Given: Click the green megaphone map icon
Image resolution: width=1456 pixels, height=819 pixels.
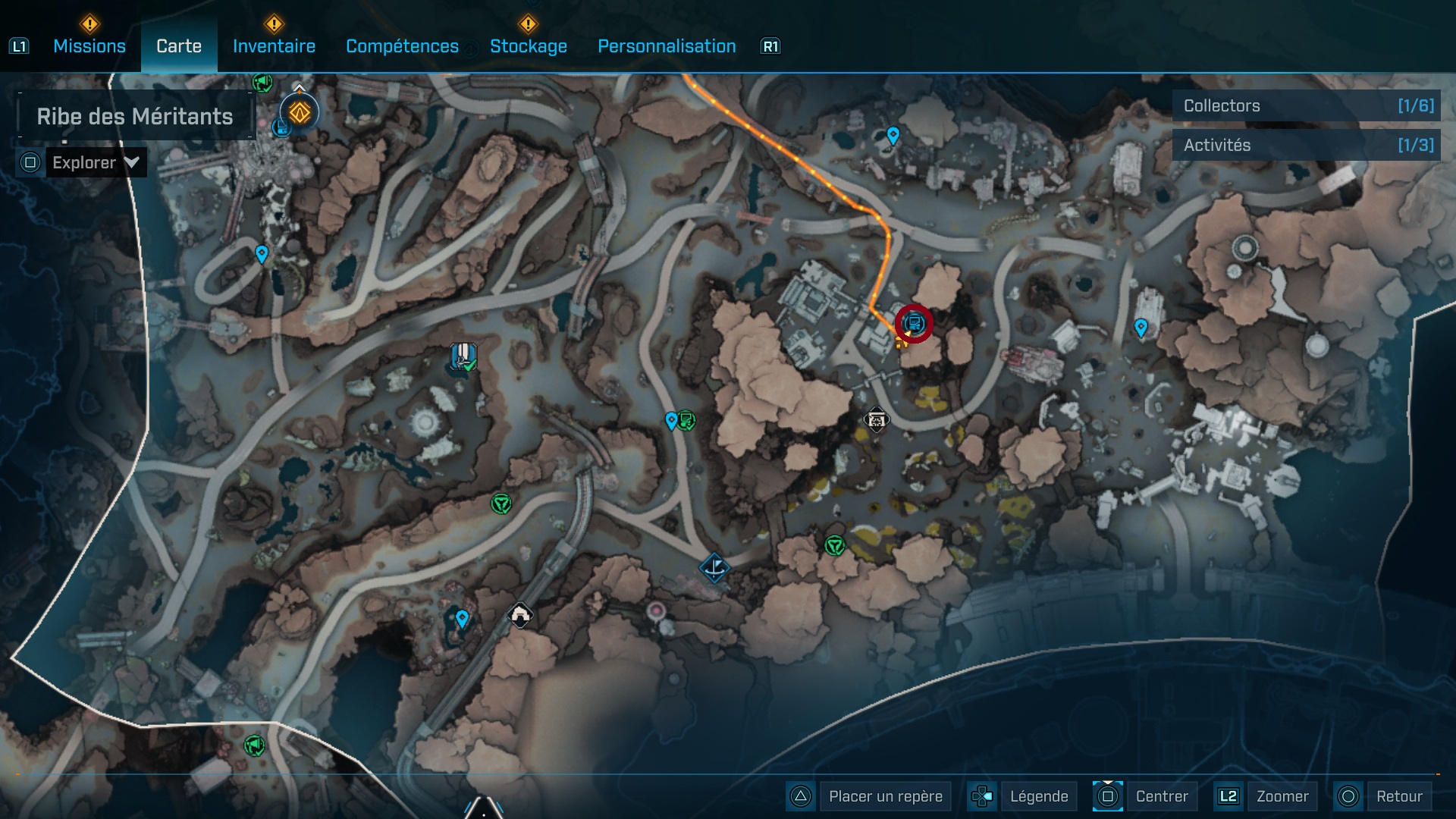Looking at the screenshot, I should click(254, 745).
